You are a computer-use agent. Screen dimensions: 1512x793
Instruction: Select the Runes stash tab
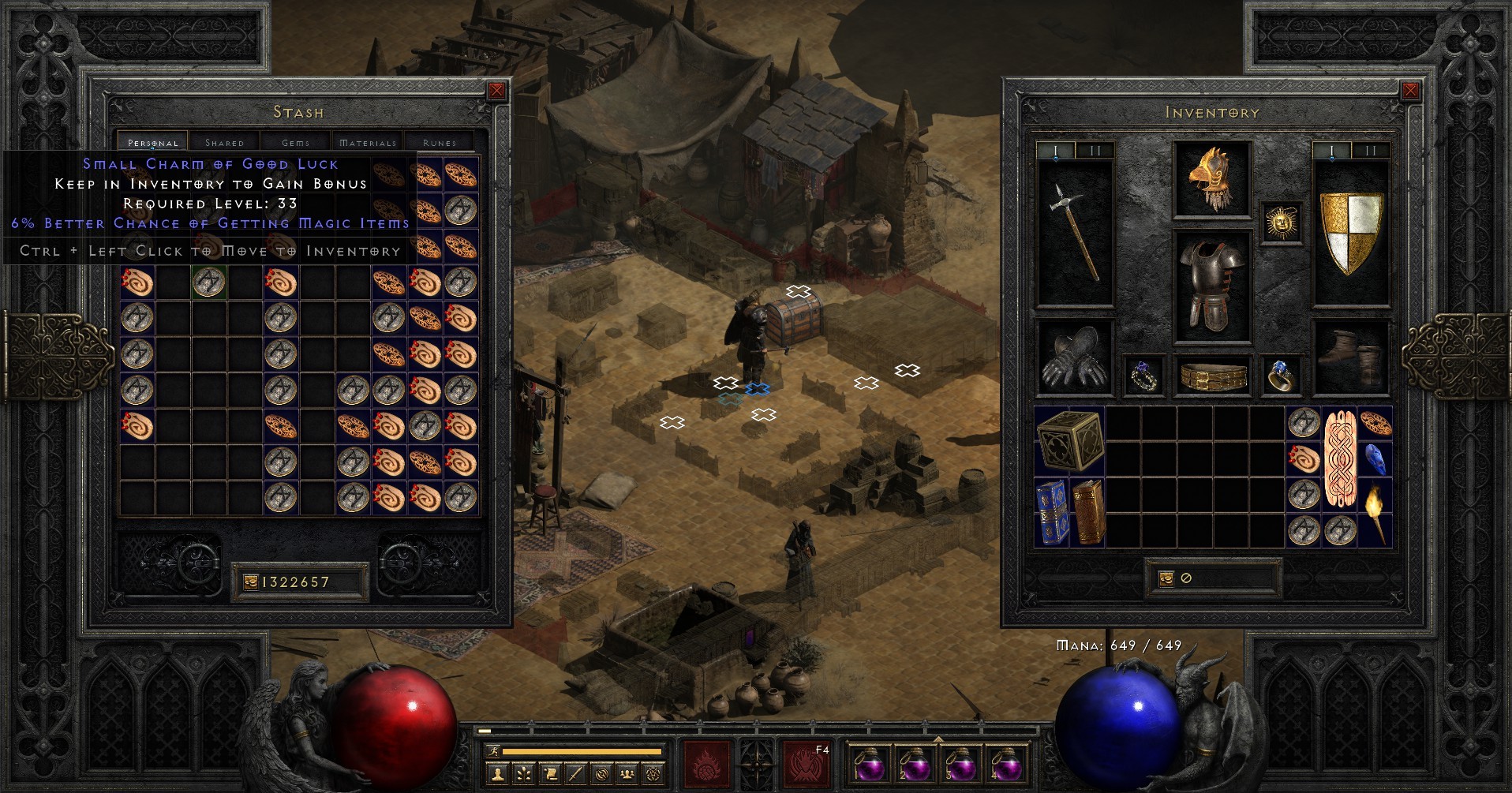[439, 142]
